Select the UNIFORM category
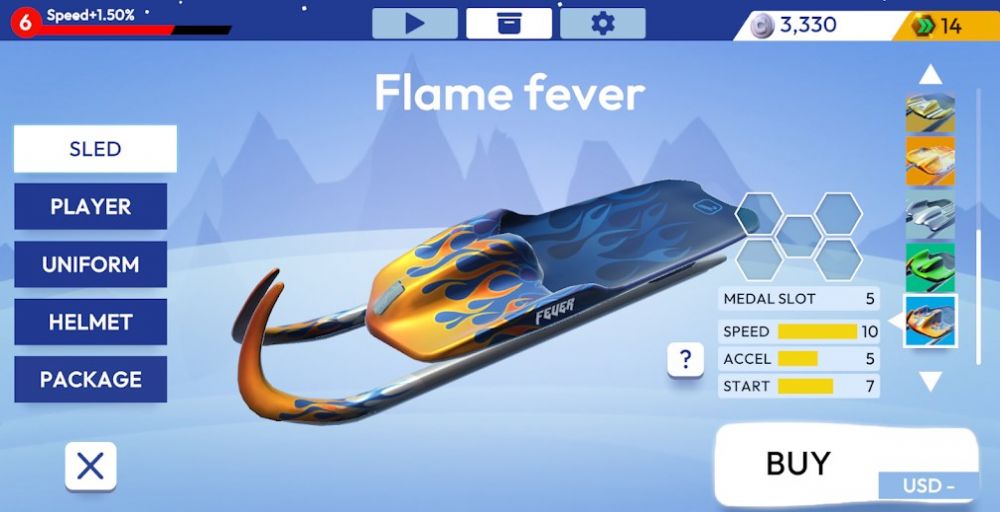 pos(91,265)
